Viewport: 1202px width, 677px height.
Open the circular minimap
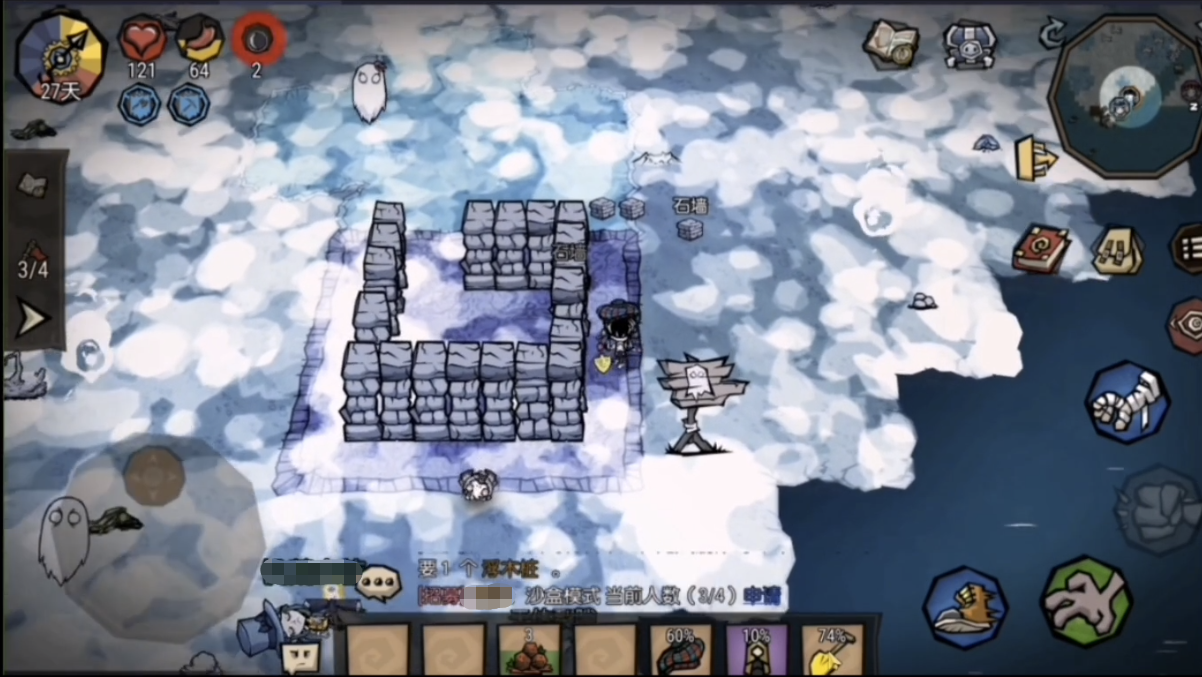tap(1125, 95)
